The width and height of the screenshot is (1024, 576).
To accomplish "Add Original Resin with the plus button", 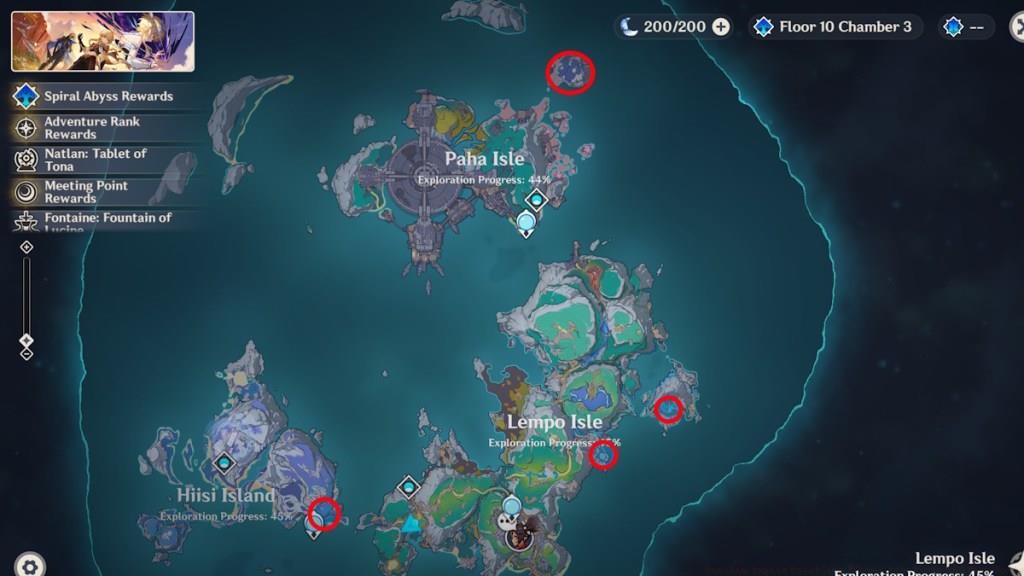I will (721, 27).
